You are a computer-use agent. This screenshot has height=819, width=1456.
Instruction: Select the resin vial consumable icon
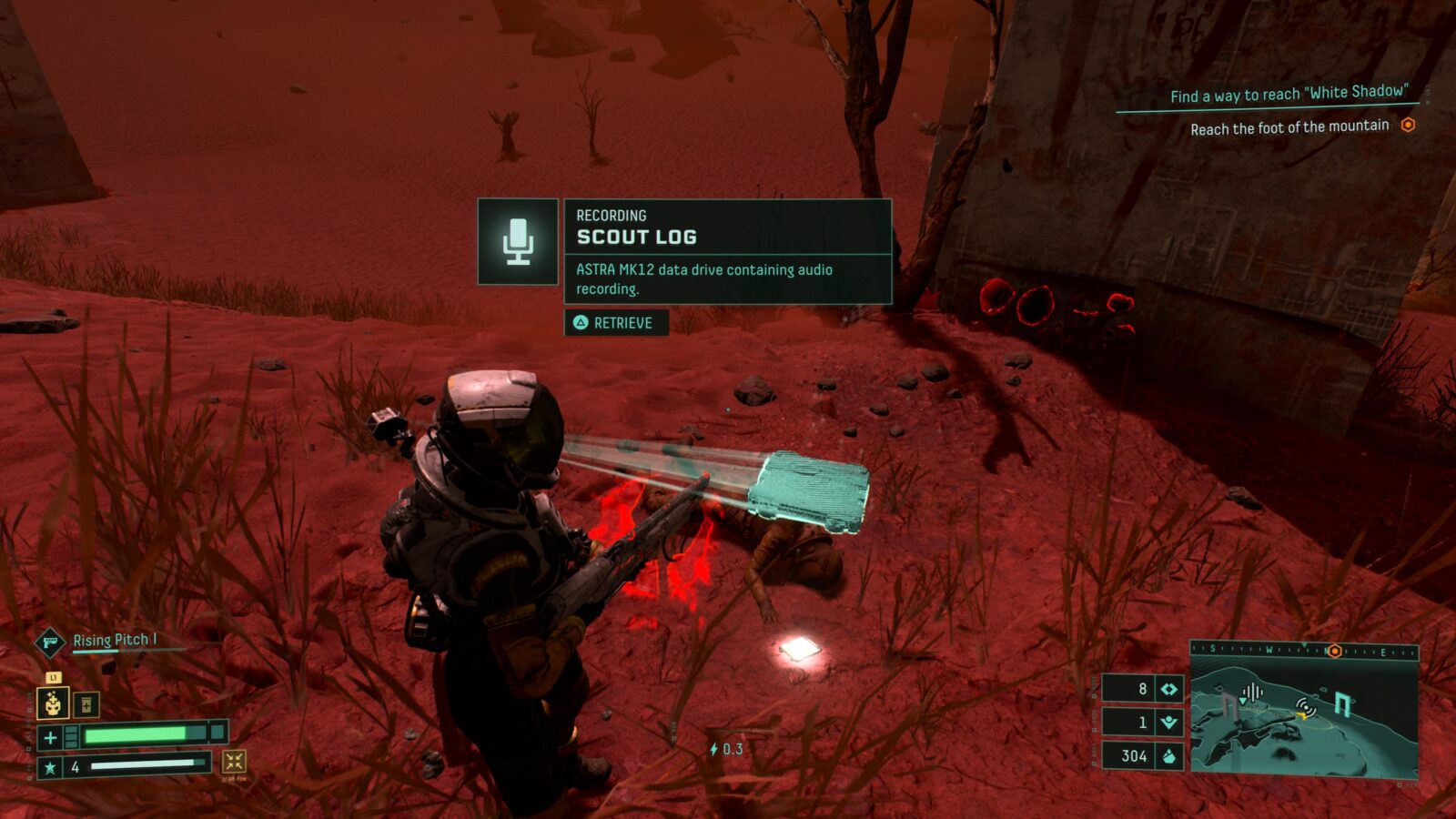(x=85, y=704)
